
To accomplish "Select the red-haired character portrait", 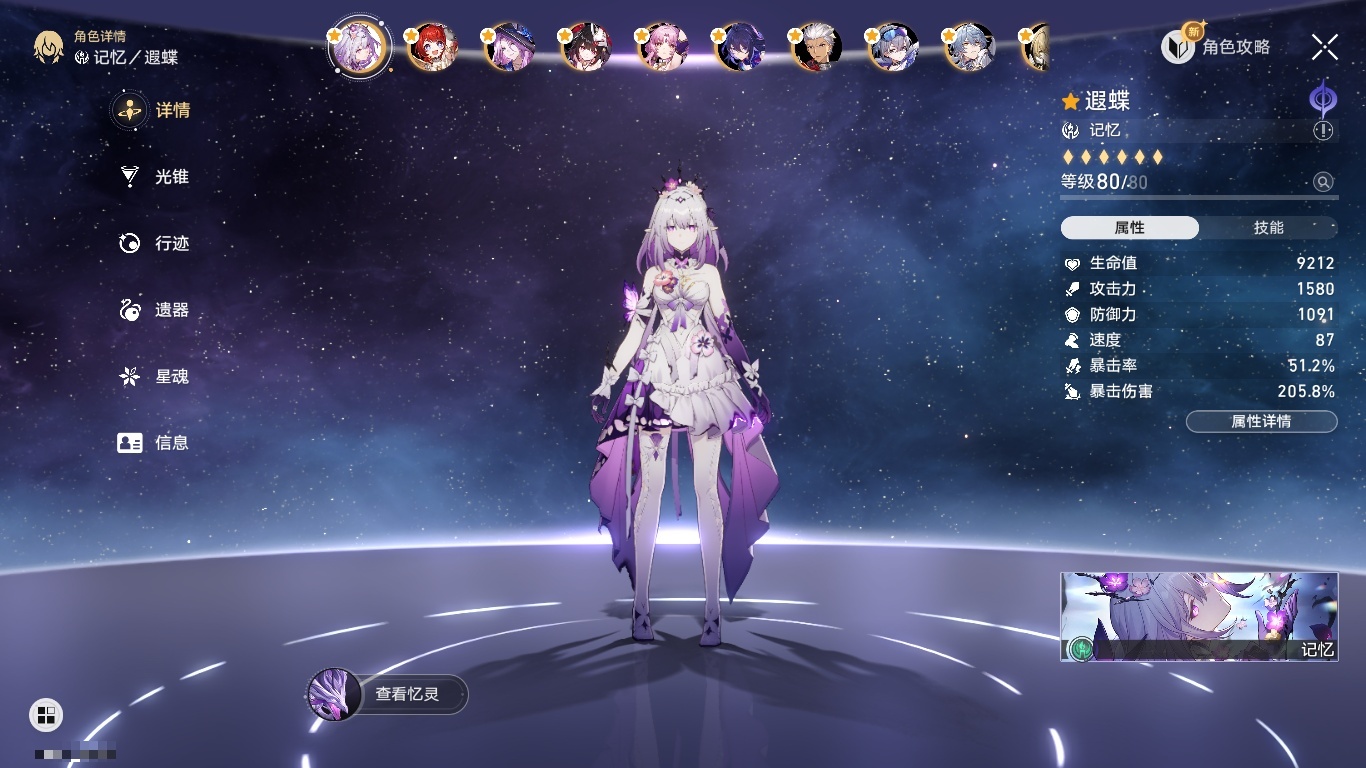I will 434,48.
